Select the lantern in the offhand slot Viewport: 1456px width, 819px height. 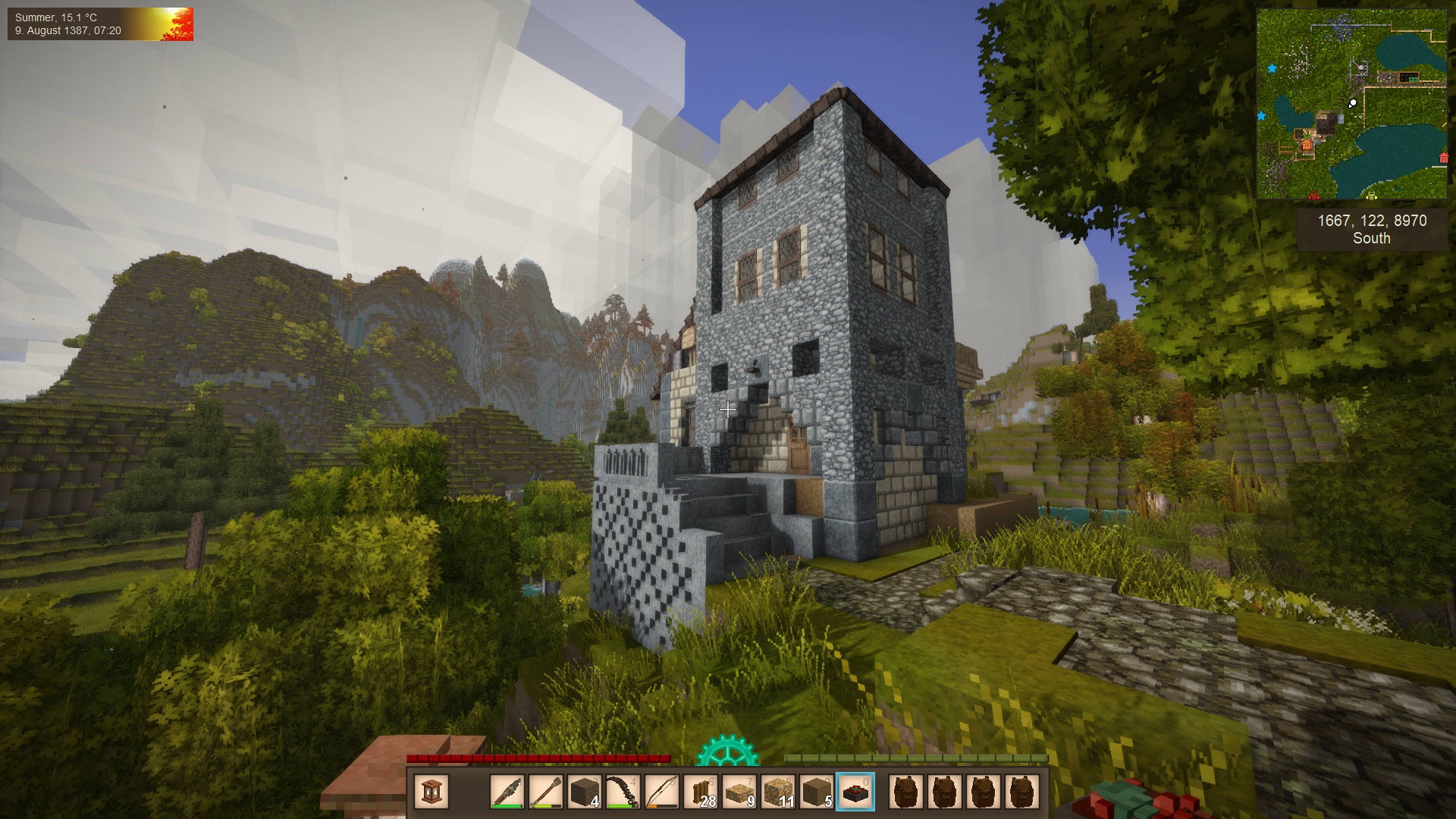click(431, 792)
